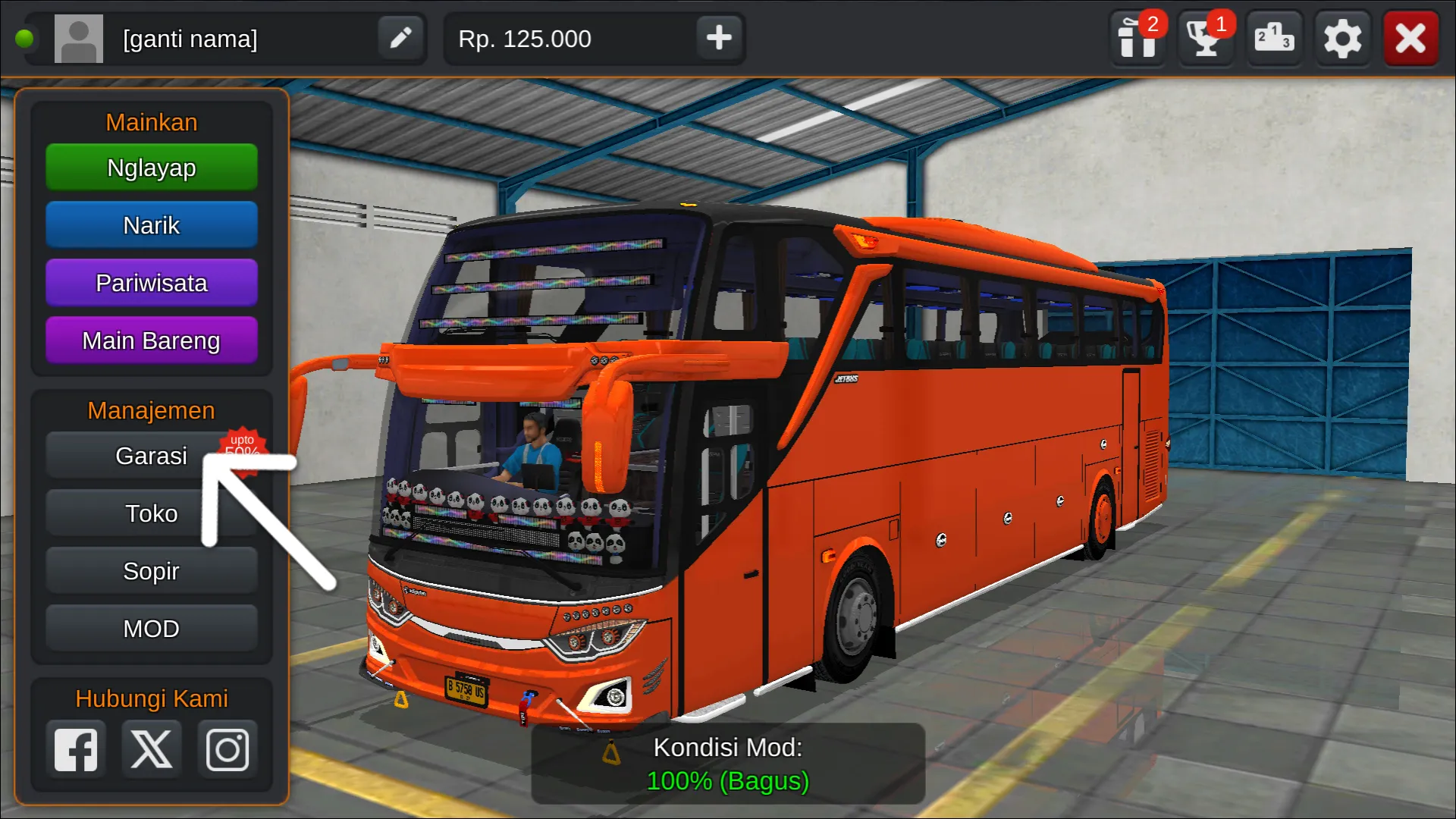The width and height of the screenshot is (1456, 819).
Task: Open the gift rewards icon
Action: [x=1137, y=38]
